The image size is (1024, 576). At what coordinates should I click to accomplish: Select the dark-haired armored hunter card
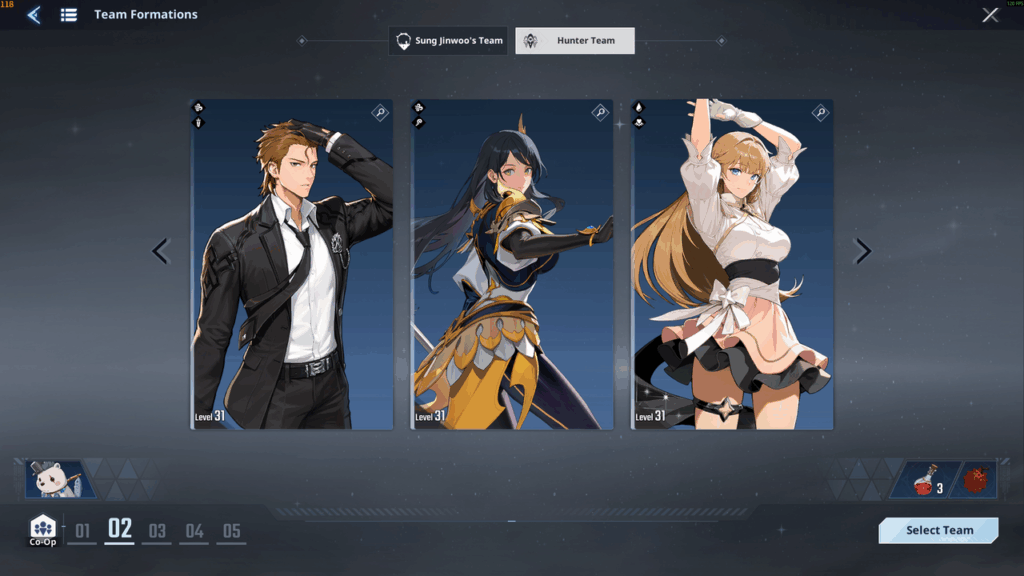point(512,265)
